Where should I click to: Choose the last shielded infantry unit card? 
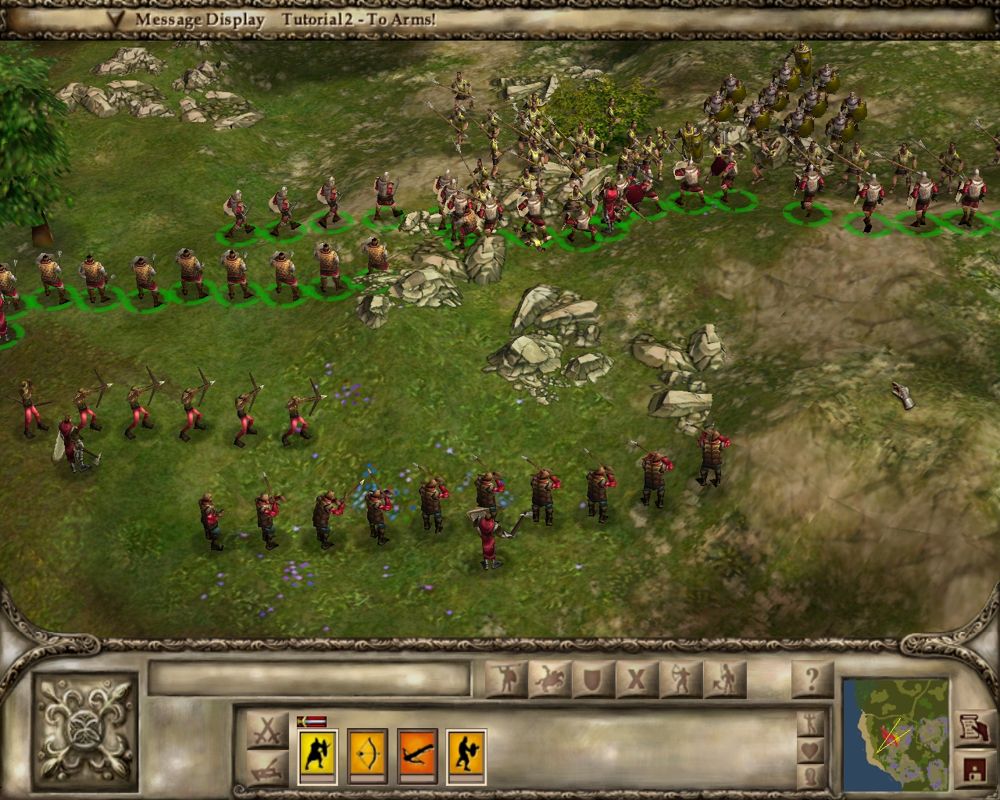pyautogui.click(x=466, y=756)
